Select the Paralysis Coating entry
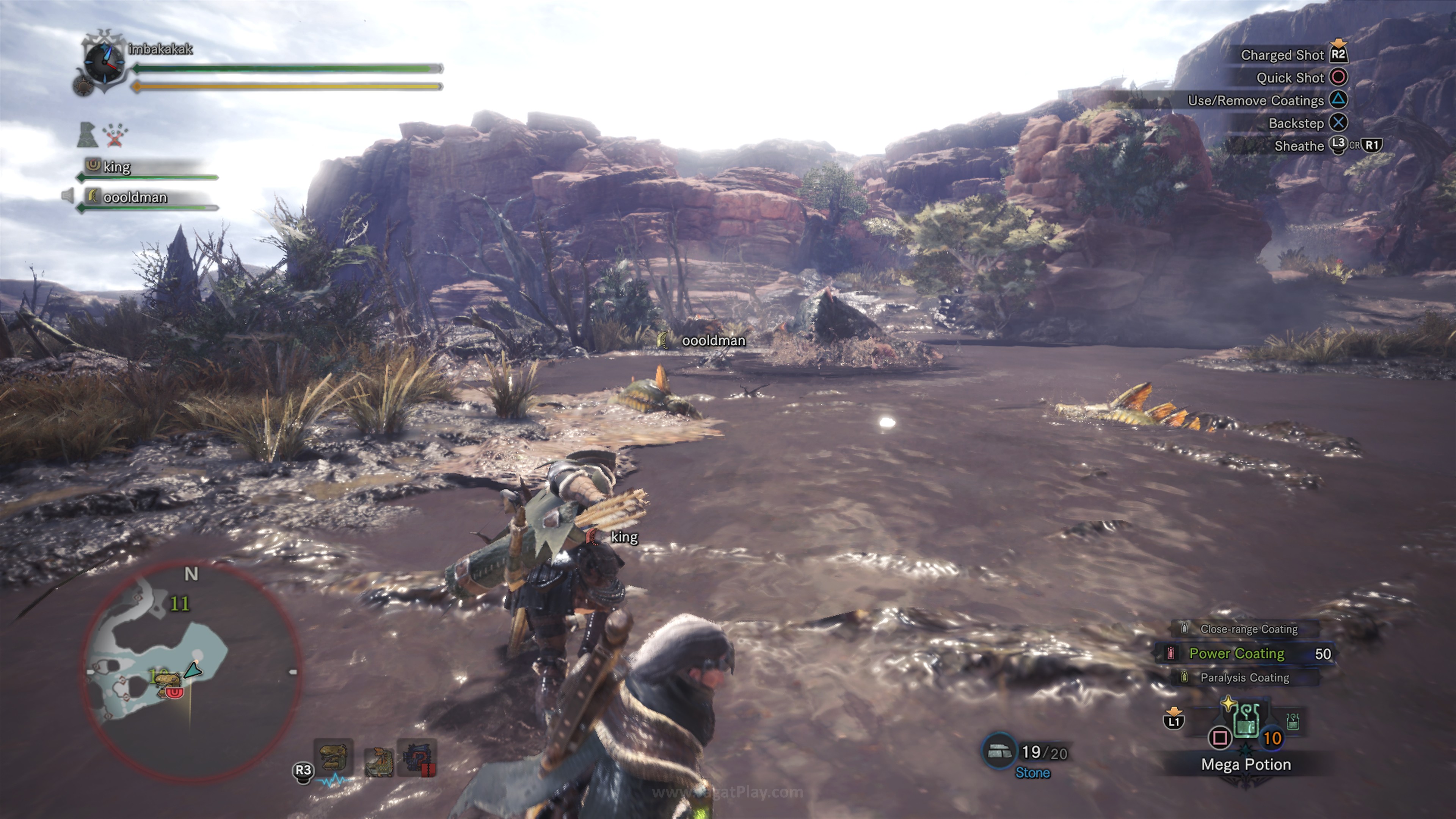1456x819 pixels. 1244,678
